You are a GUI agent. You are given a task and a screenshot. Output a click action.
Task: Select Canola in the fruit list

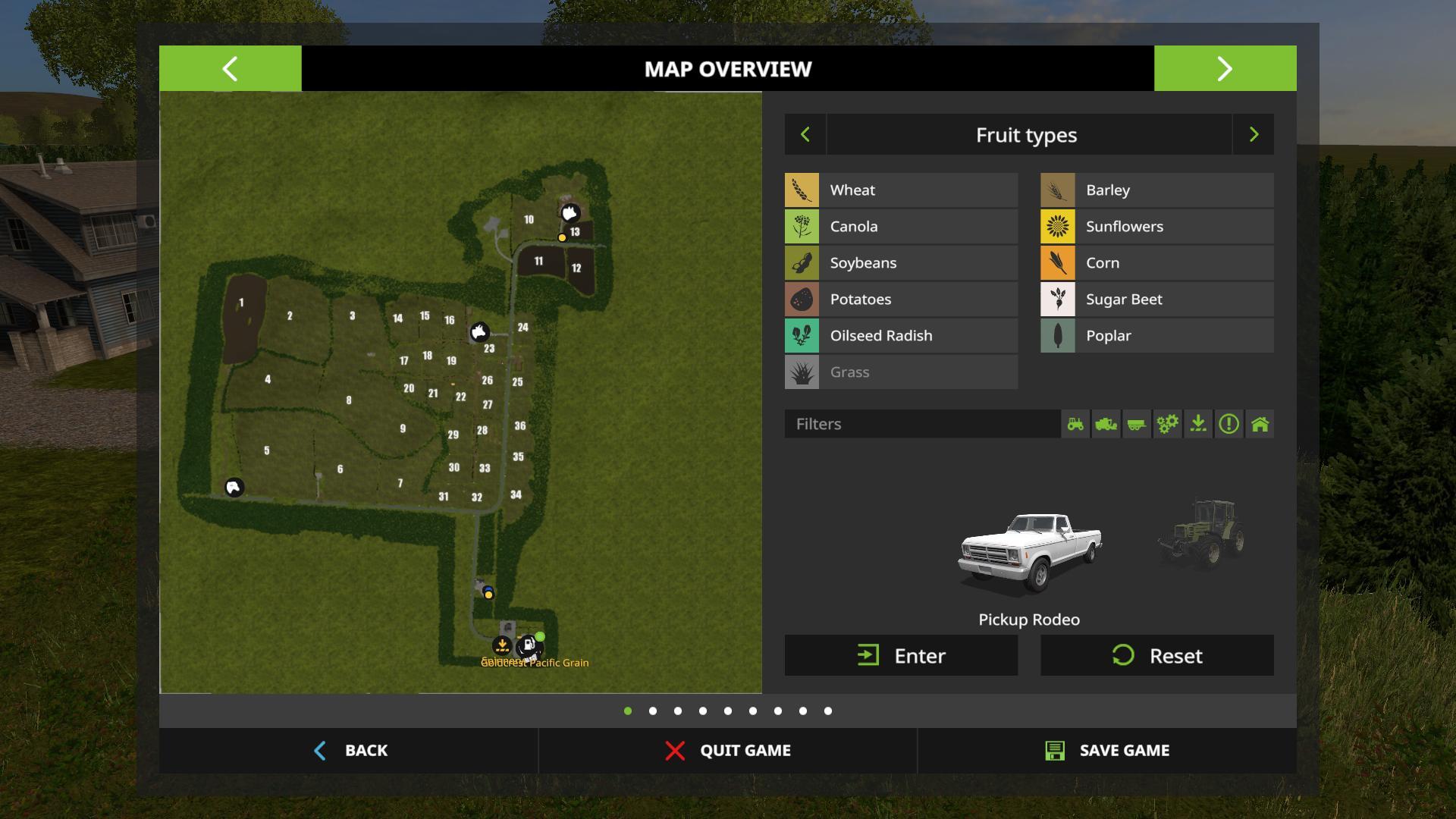click(x=901, y=227)
